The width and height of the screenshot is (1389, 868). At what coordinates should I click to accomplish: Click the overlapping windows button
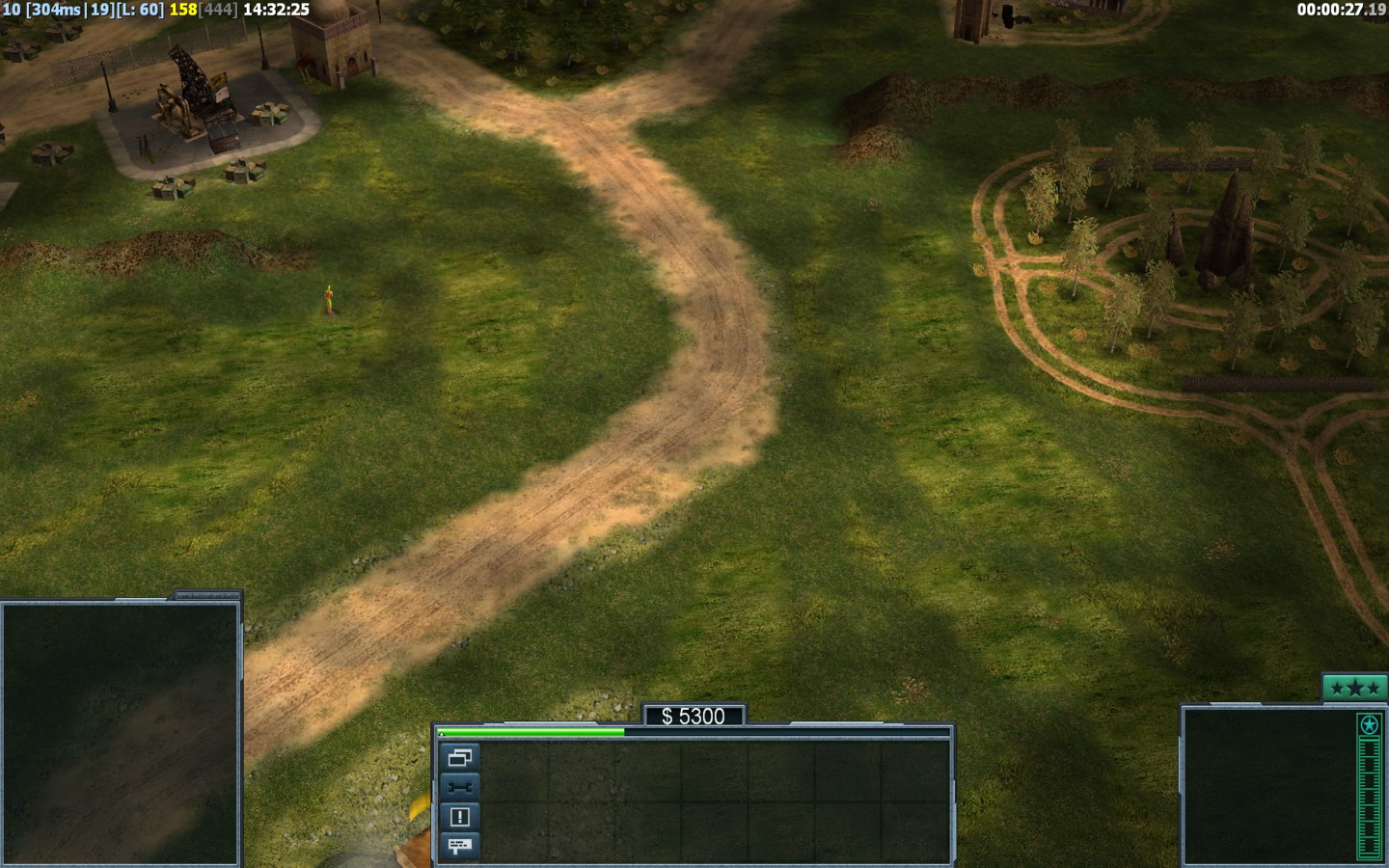tap(459, 757)
